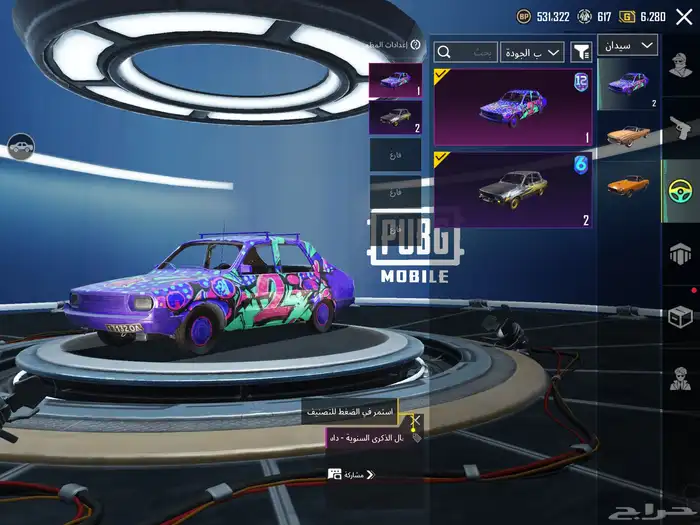Image resolution: width=700 pixels, height=525 pixels.
Task: Pick the tan convertible vehicle thumbnail
Action: point(628,135)
